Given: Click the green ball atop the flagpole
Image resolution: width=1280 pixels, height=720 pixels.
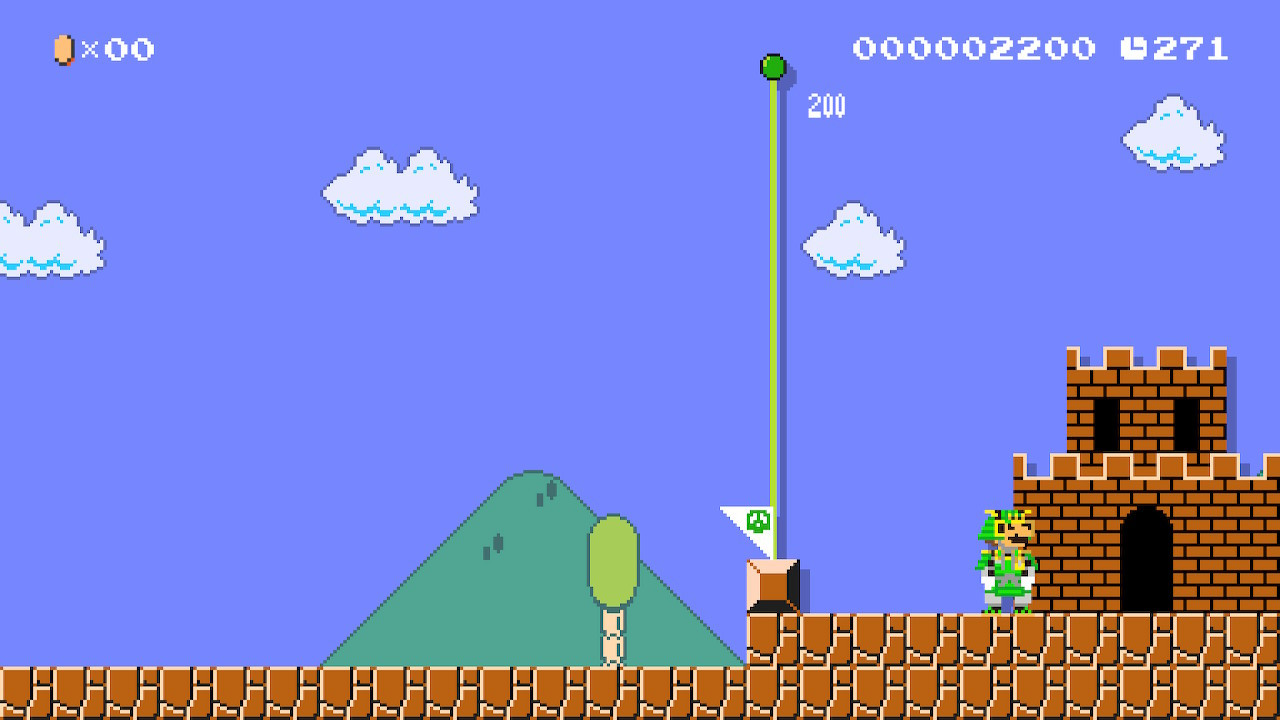Looking at the screenshot, I should pyautogui.click(x=772, y=67).
